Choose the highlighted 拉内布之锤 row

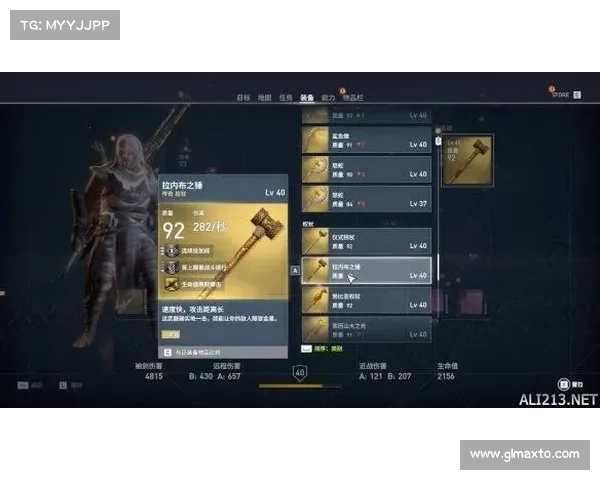click(367, 270)
